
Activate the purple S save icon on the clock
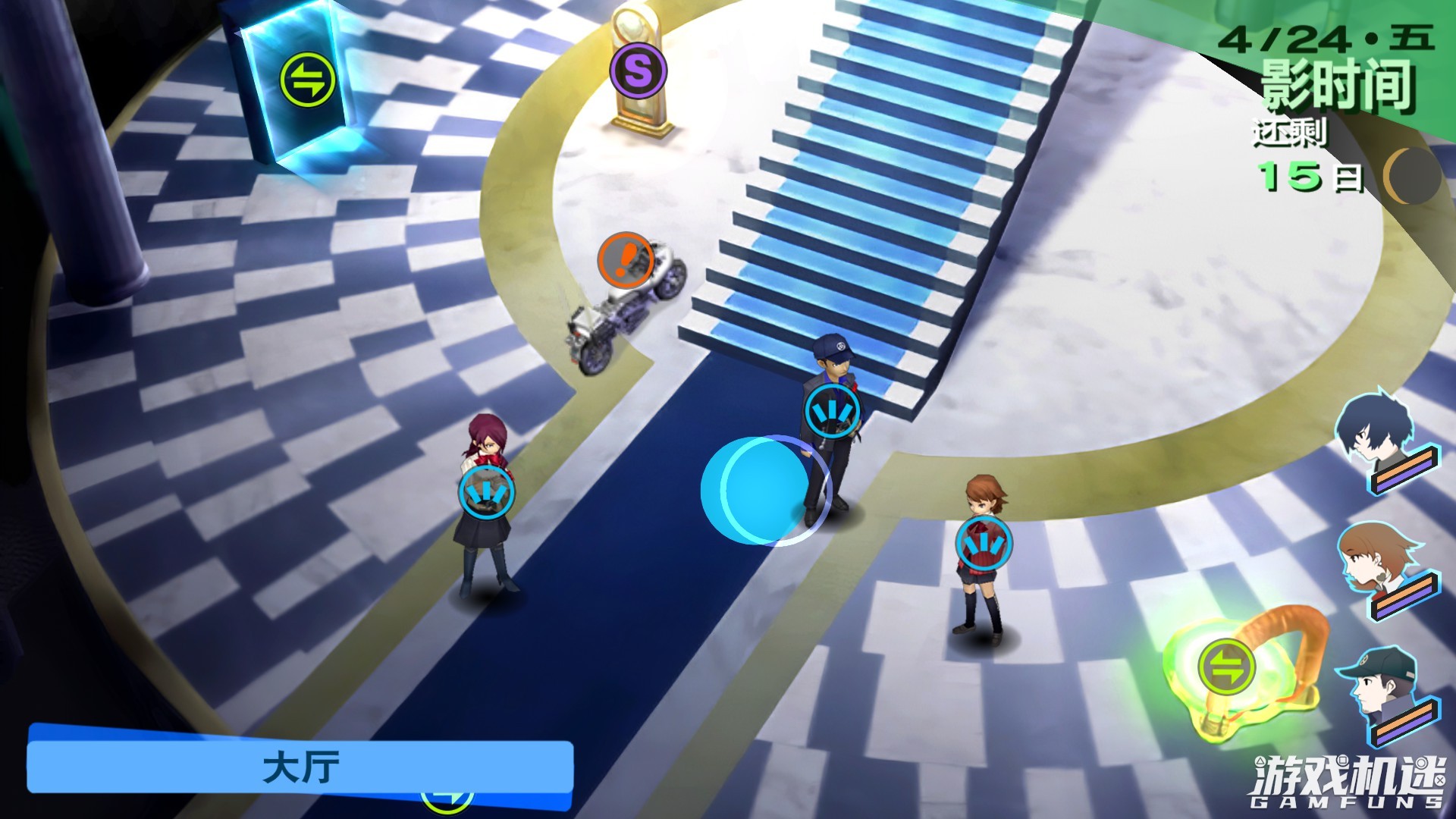(x=638, y=71)
